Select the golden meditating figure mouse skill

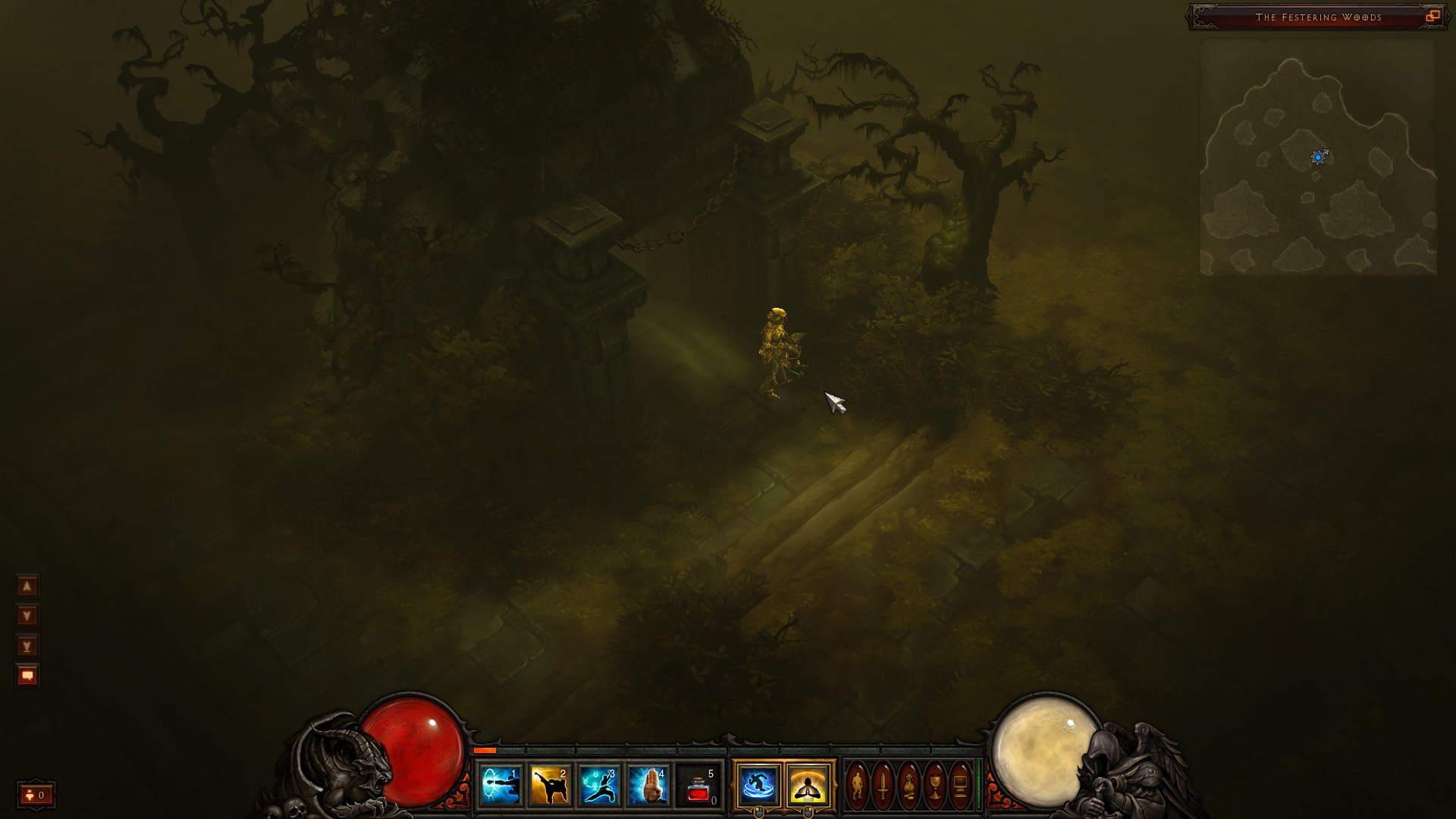pyautogui.click(x=808, y=786)
